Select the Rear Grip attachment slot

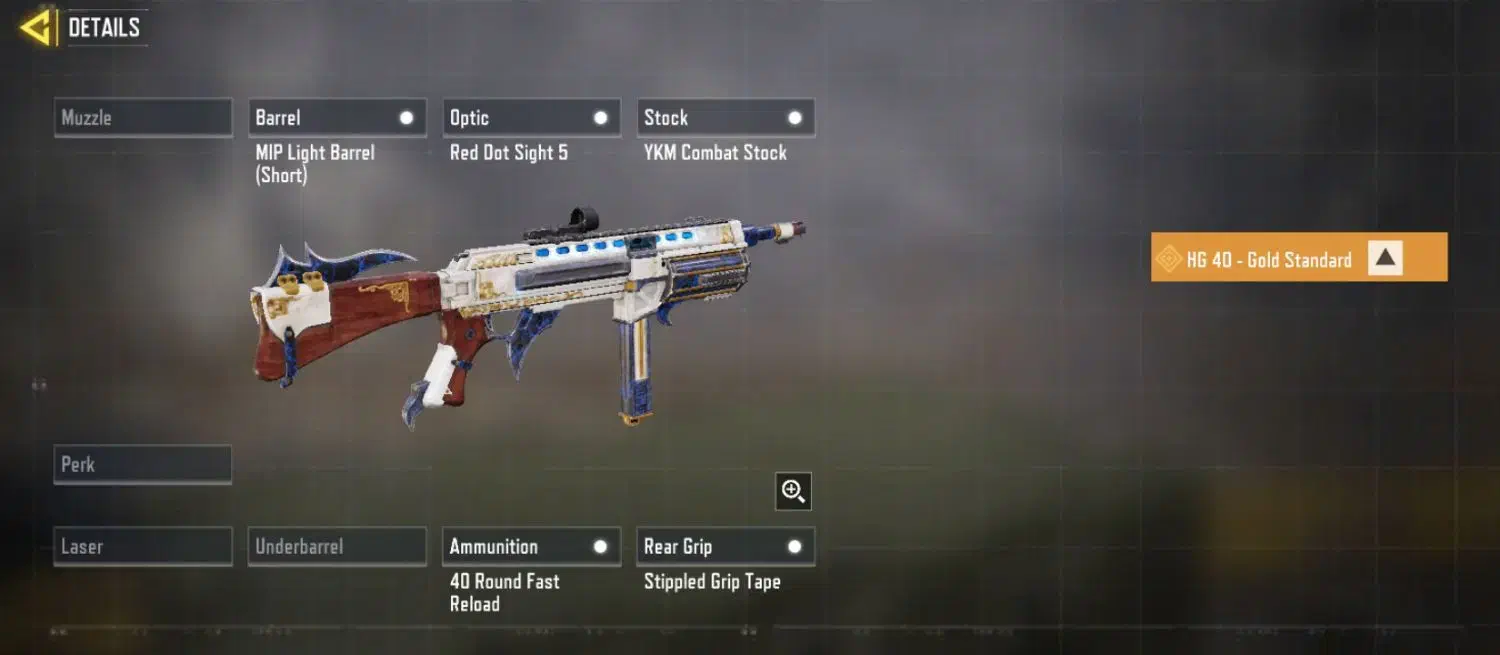point(725,547)
